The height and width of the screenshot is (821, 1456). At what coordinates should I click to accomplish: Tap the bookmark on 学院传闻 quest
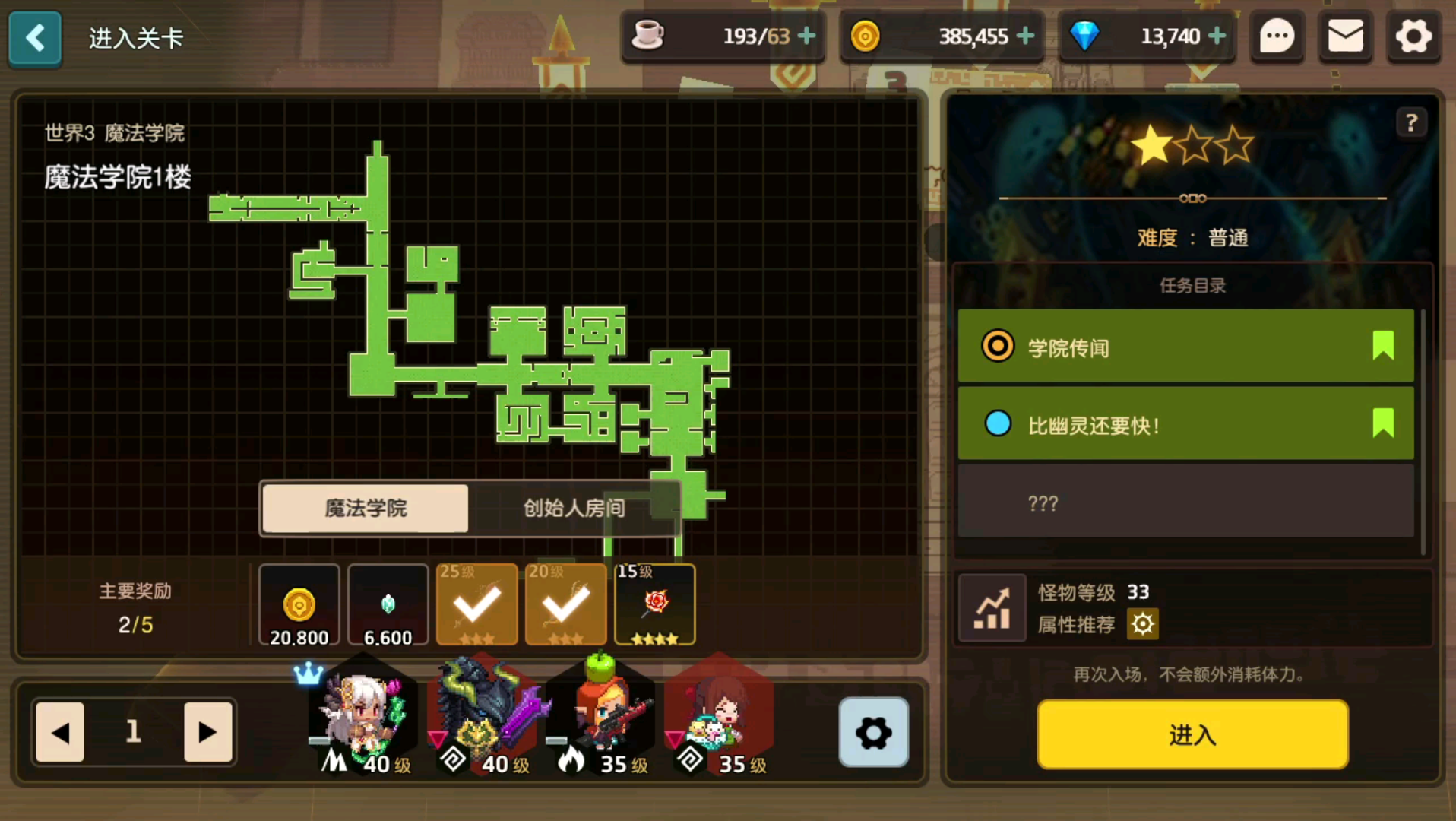tap(1384, 346)
